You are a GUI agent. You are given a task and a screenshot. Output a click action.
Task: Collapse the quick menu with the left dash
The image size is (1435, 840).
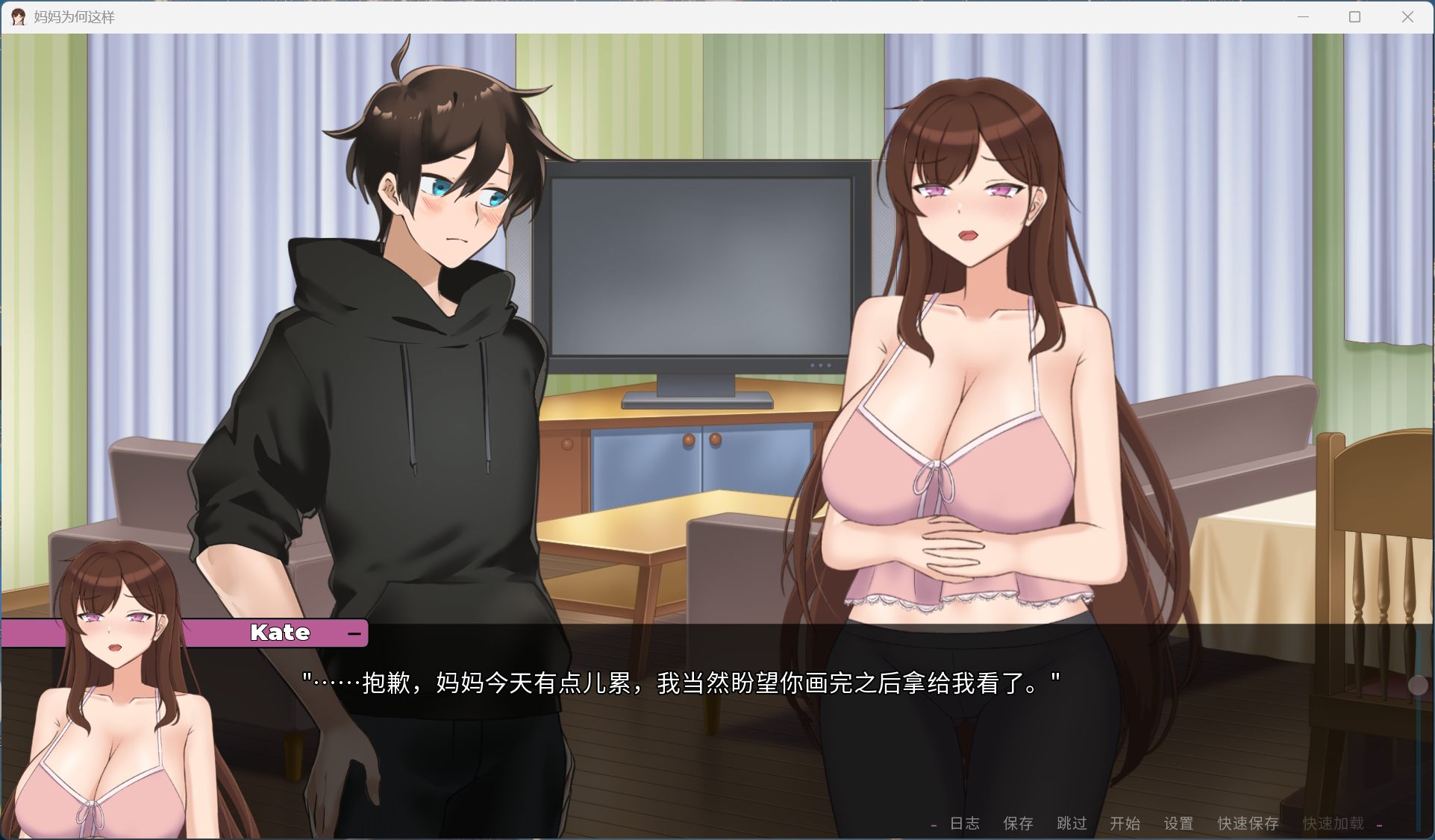click(x=933, y=824)
